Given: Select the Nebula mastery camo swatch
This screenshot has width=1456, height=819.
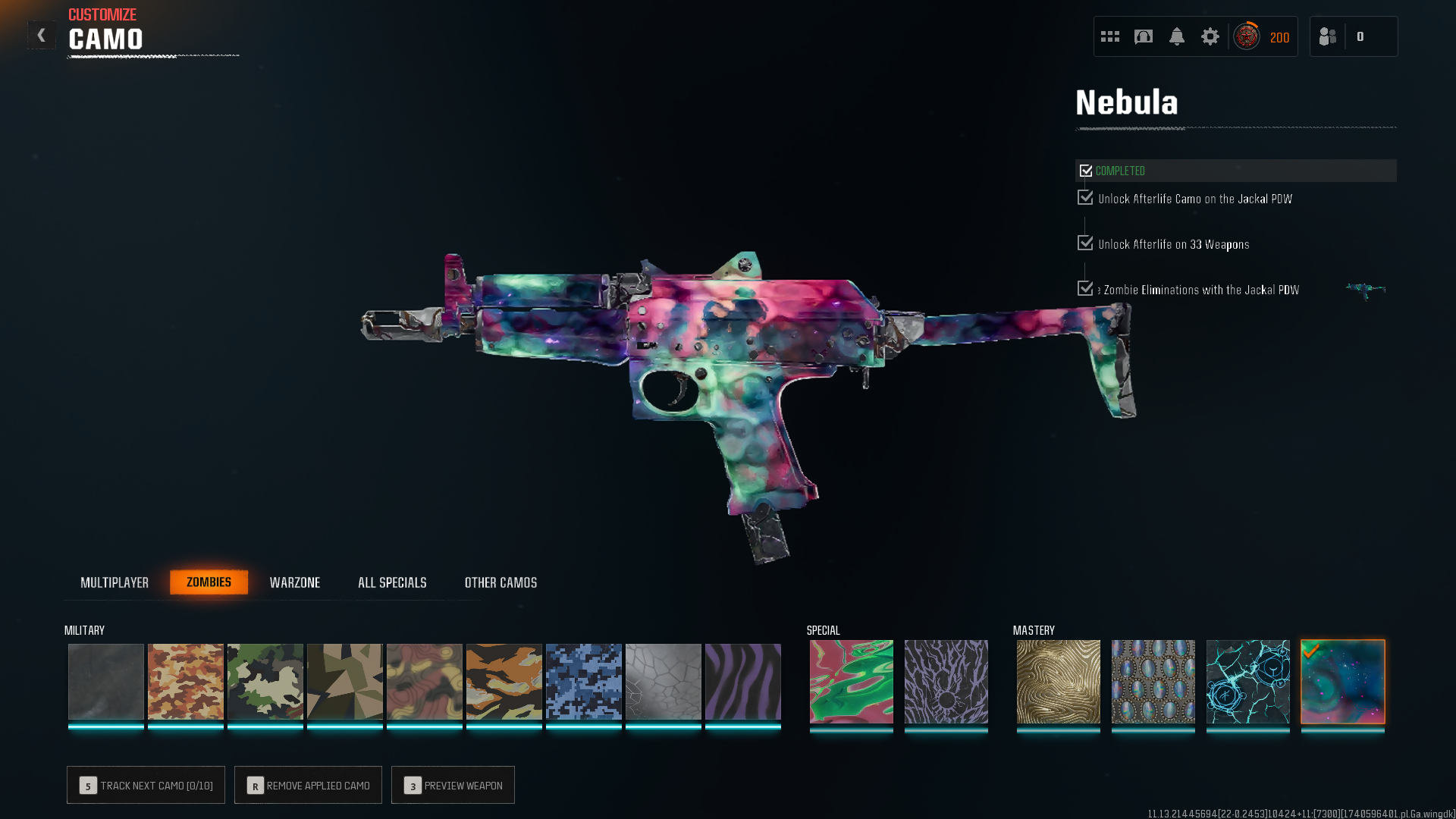Looking at the screenshot, I should 1342,681.
